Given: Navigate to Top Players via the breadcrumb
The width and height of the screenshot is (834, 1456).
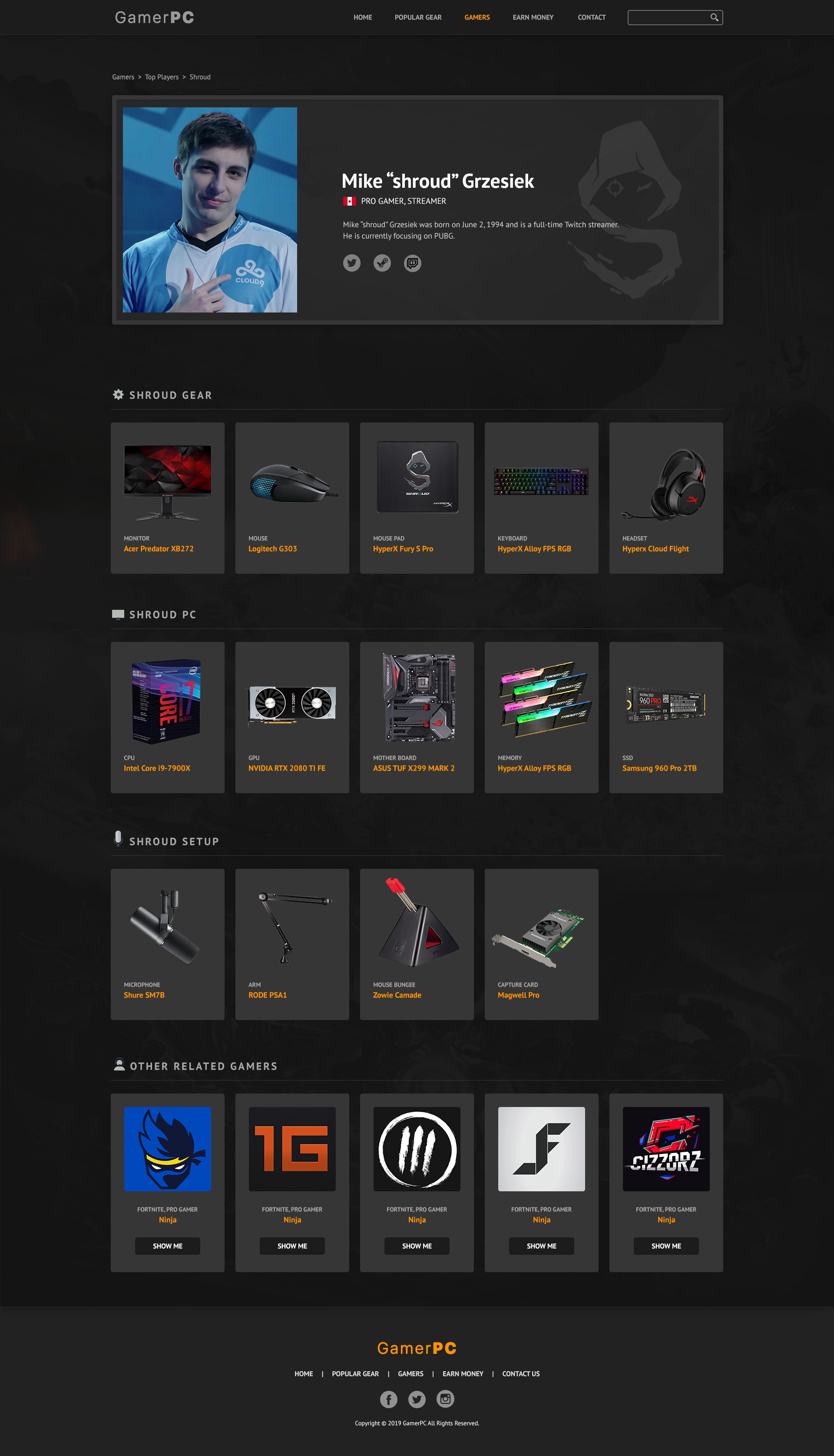Looking at the screenshot, I should [x=161, y=76].
